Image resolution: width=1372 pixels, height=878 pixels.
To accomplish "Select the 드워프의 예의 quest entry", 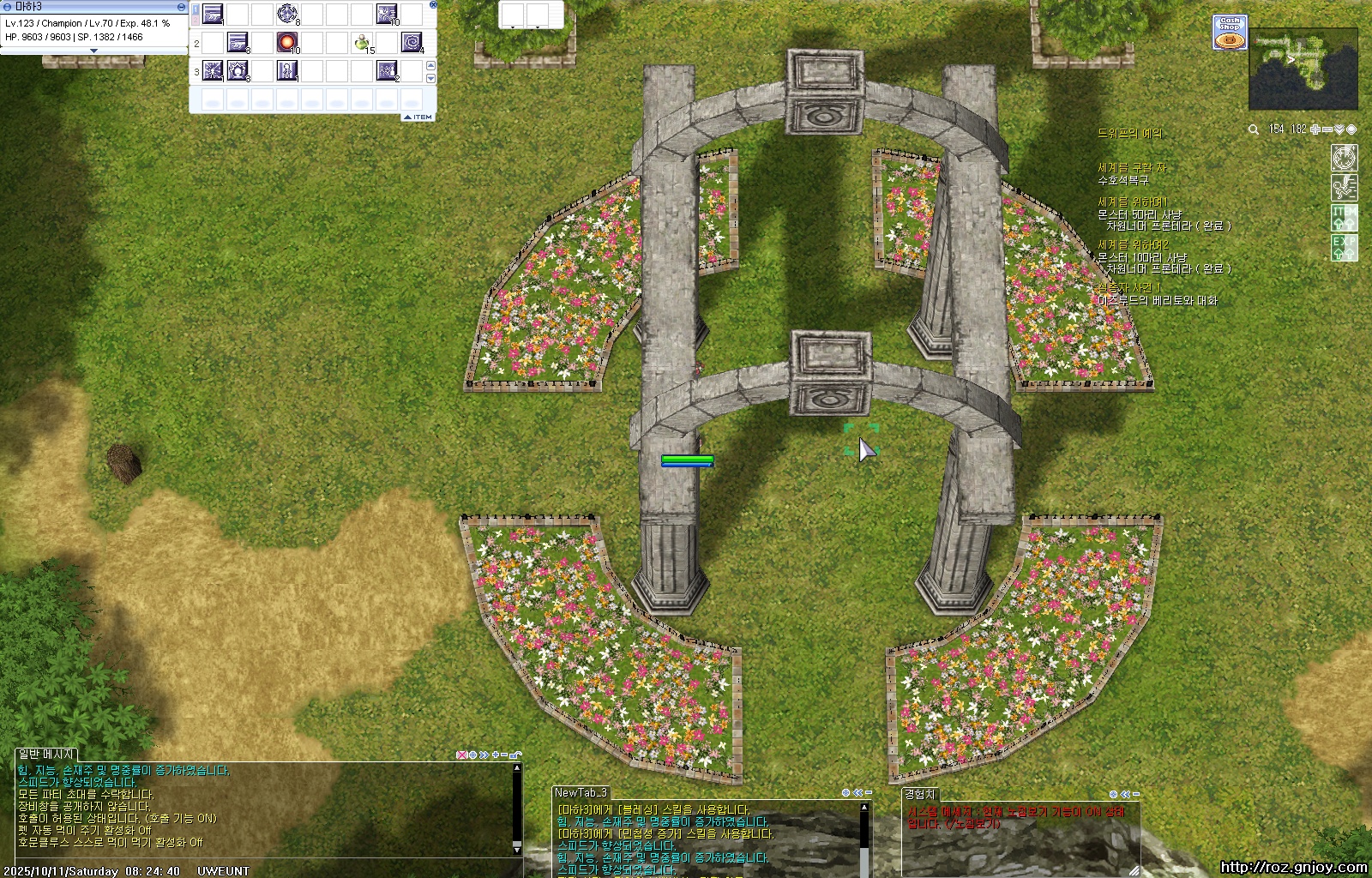I will [1130, 134].
